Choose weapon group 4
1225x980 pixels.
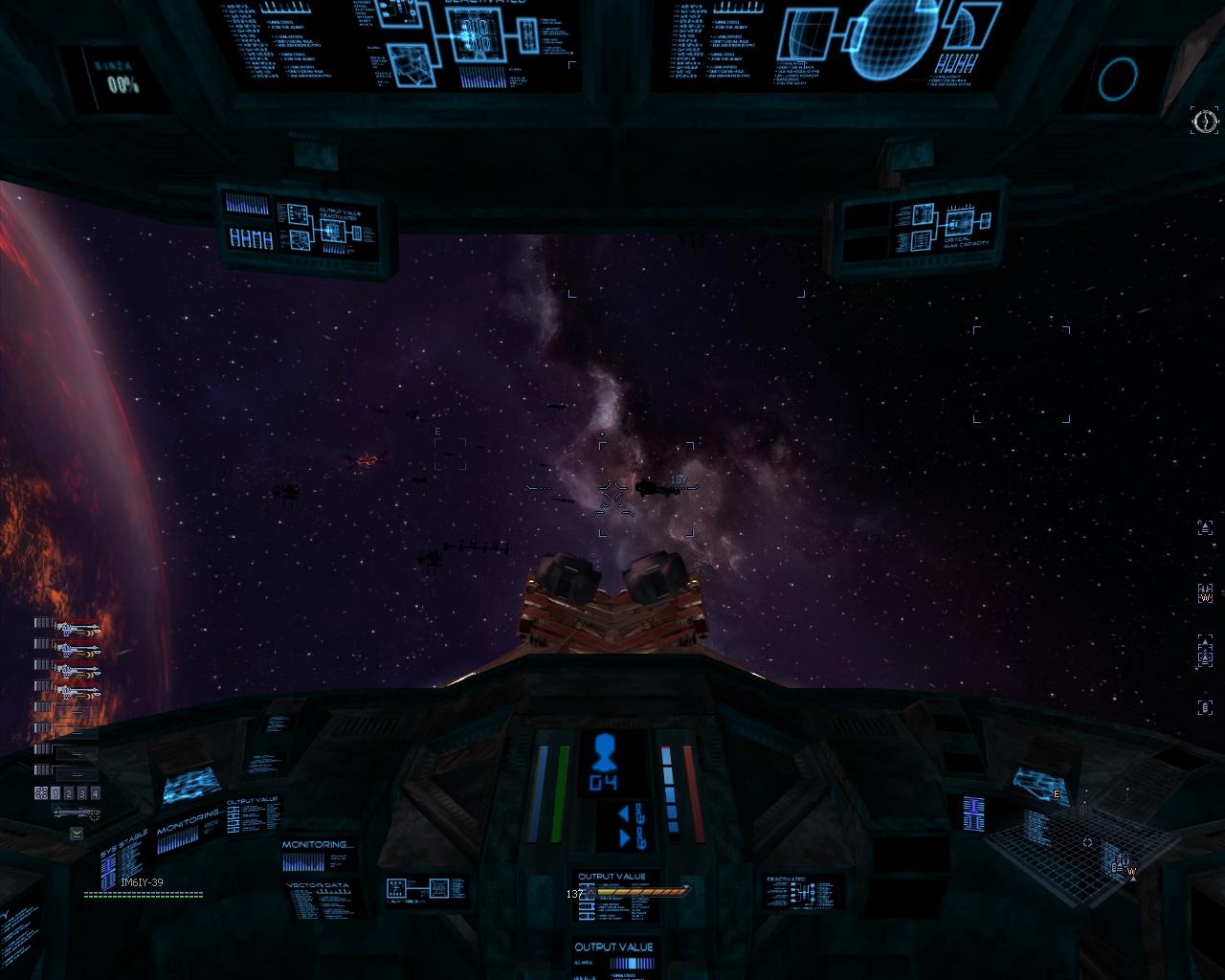pyautogui.click(x=95, y=793)
